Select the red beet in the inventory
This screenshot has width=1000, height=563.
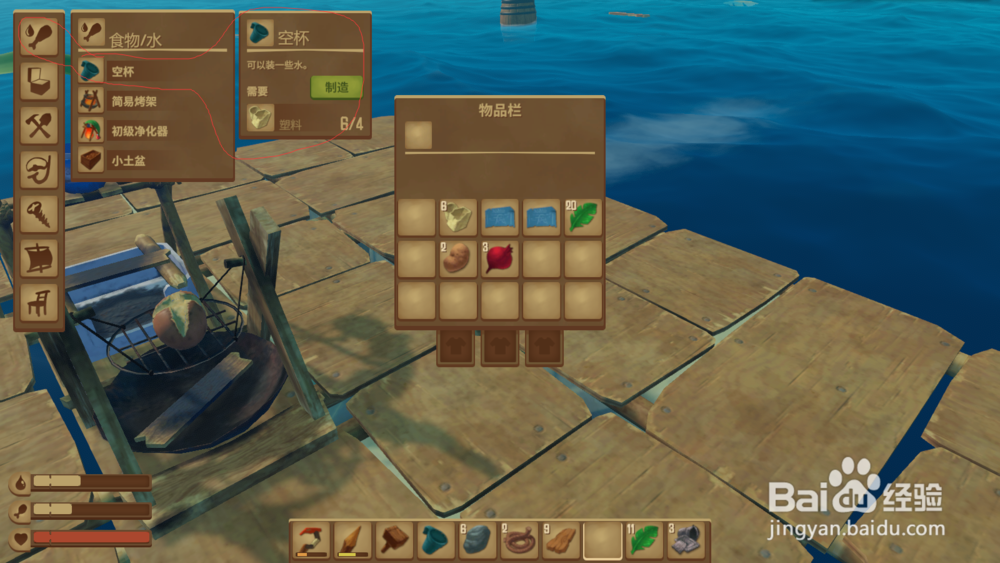[x=500, y=259]
